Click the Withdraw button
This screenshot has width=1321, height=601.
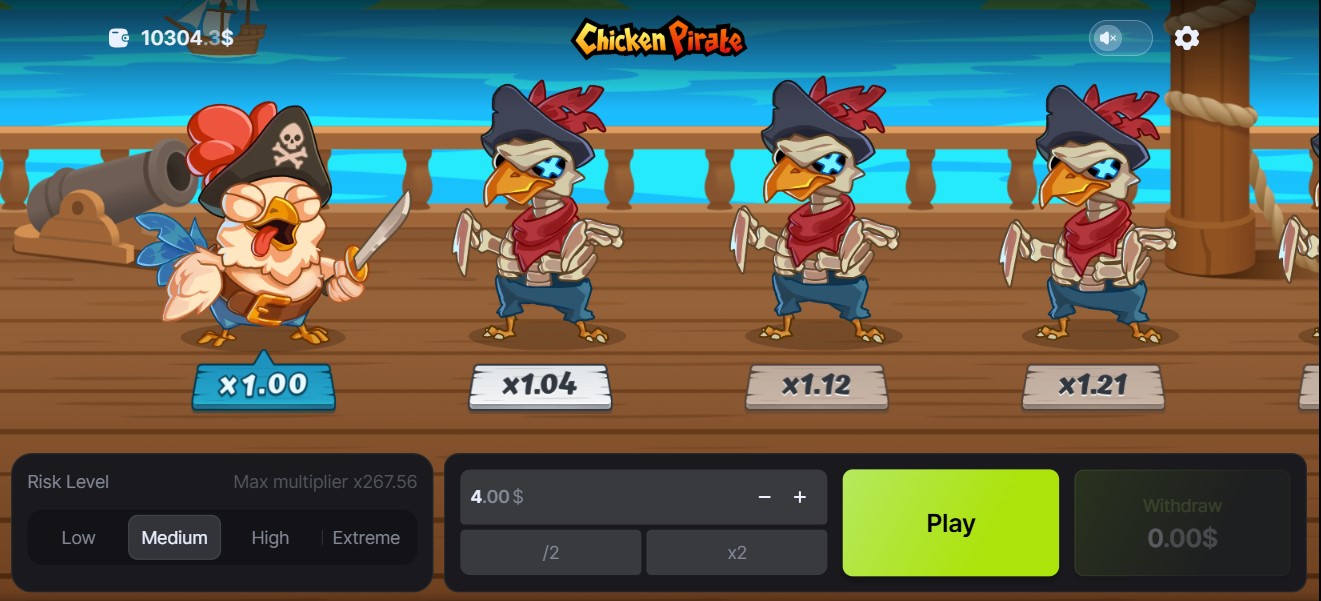pos(1182,523)
